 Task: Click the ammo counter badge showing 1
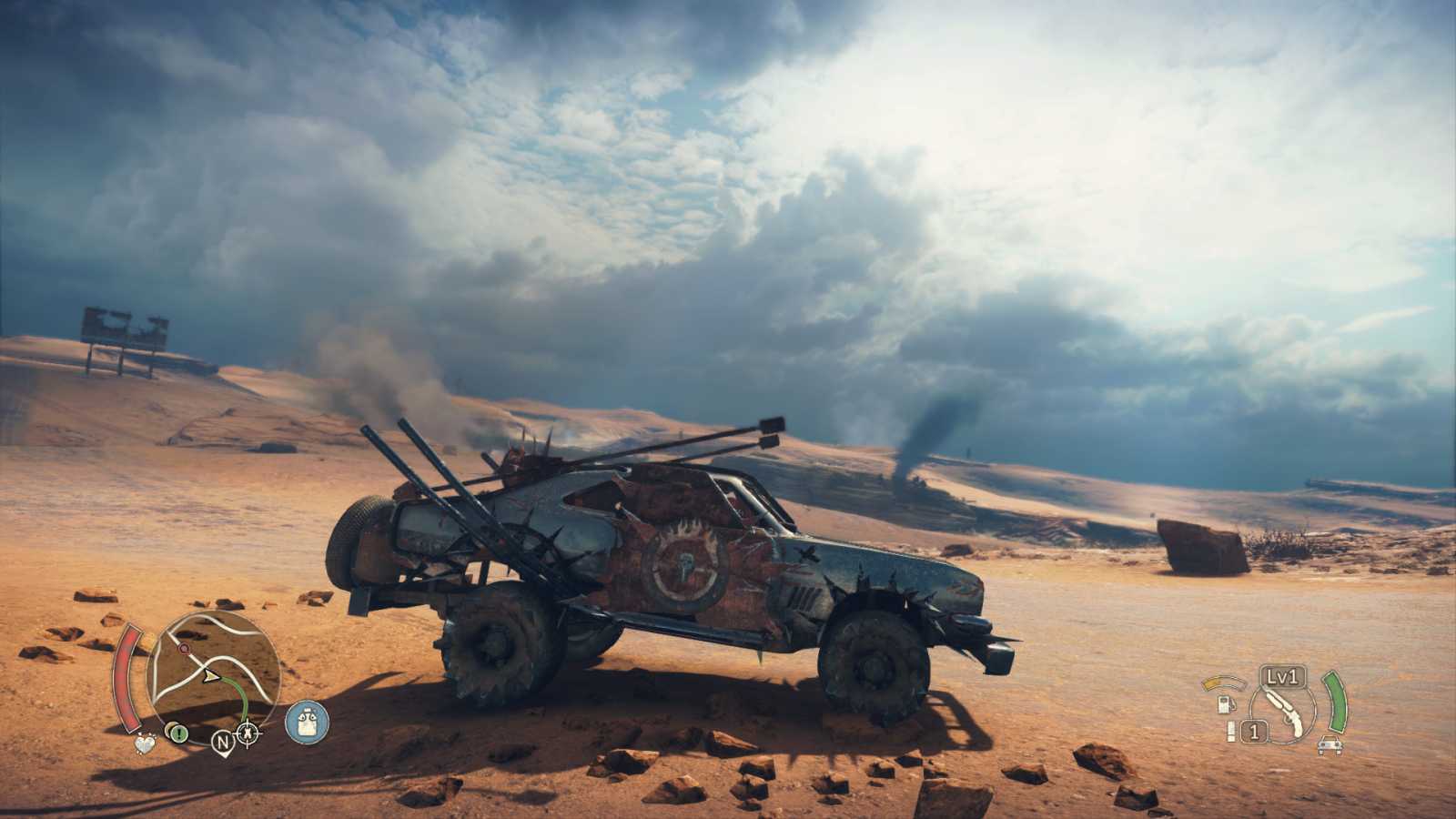pos(1254,730)
